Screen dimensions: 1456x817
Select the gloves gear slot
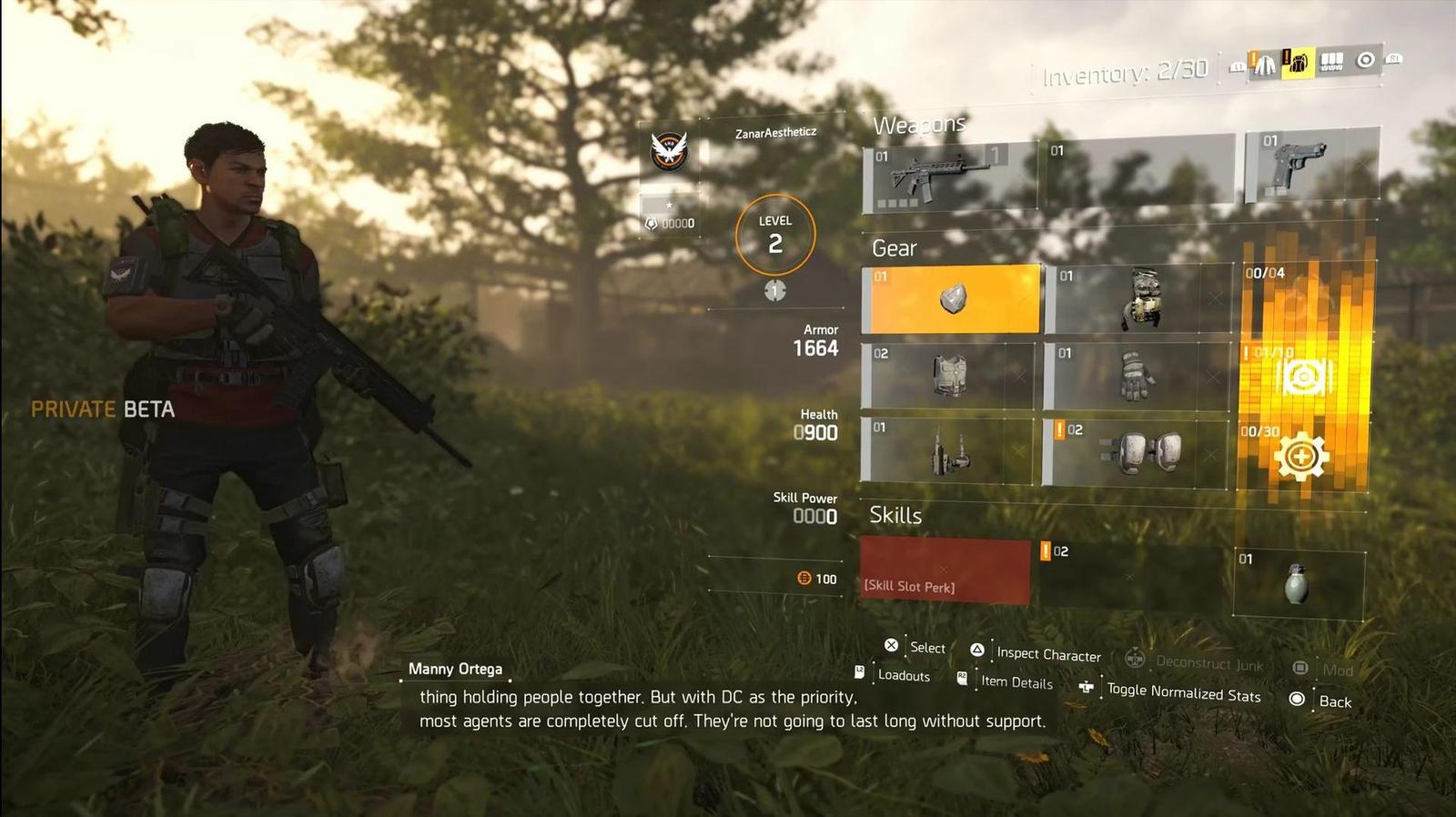click(x=1137, y=375)
